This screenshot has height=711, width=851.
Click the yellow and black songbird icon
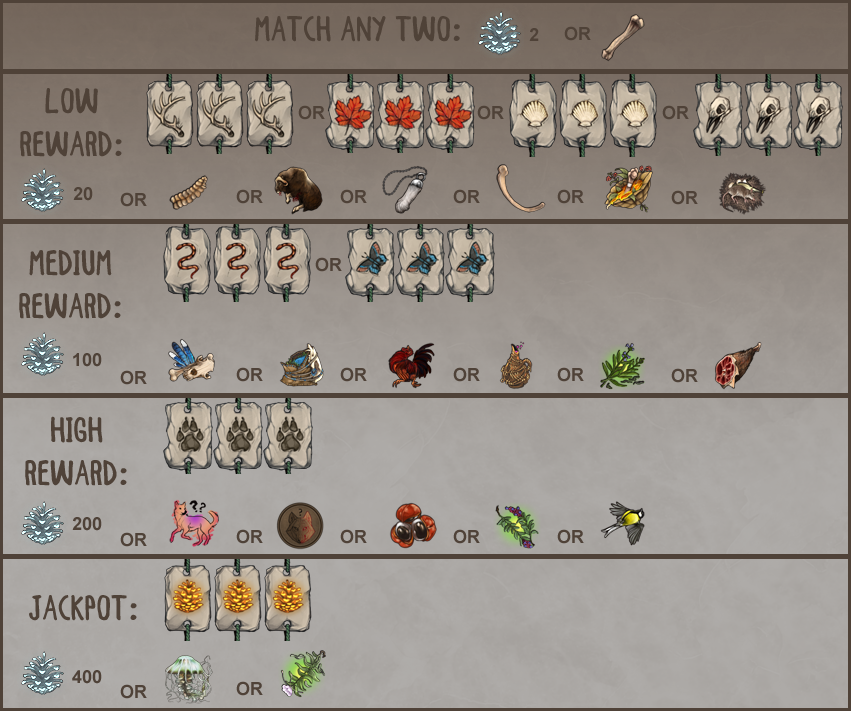626,523
